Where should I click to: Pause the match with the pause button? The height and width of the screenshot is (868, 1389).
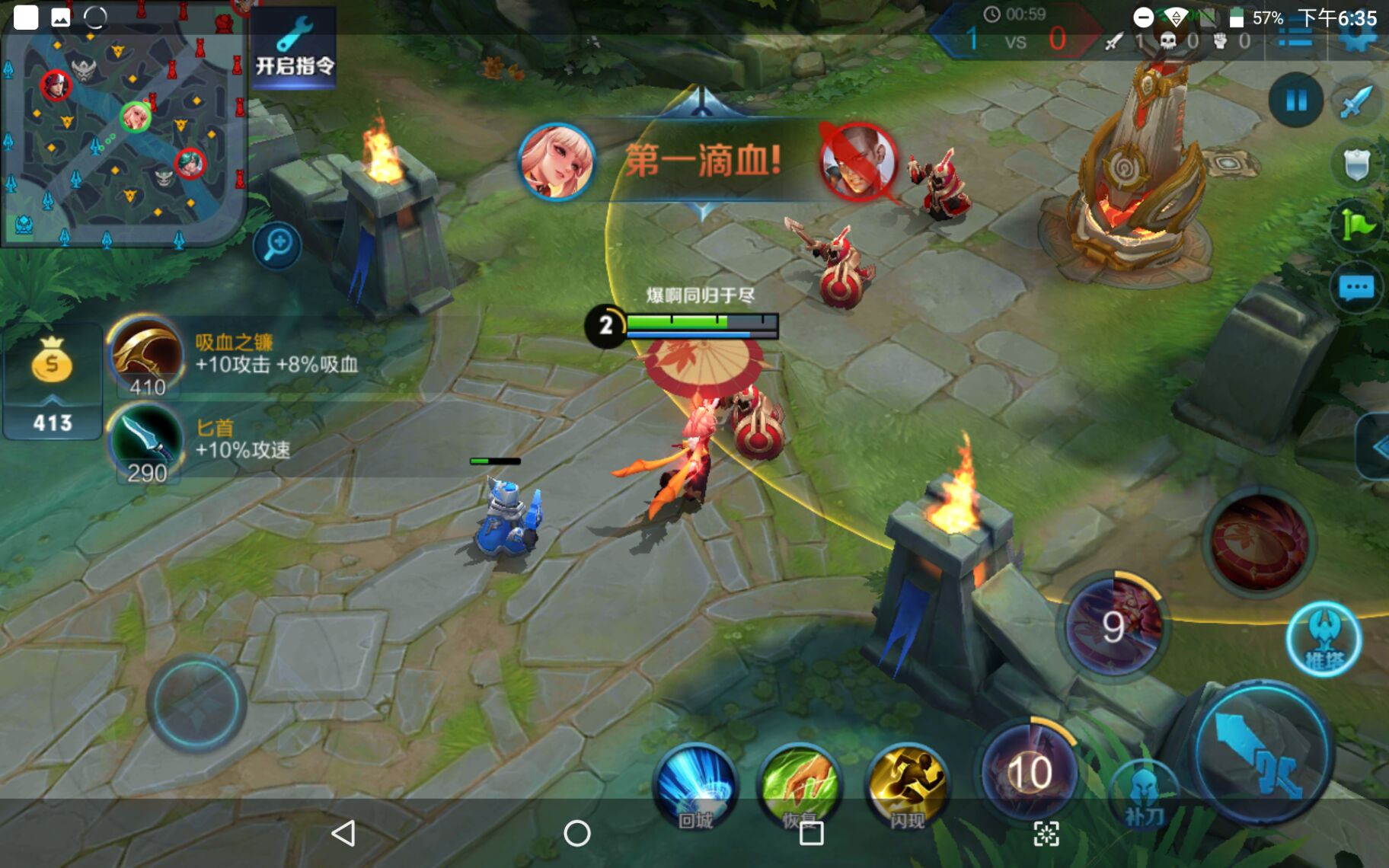[x=1295, y=100]
